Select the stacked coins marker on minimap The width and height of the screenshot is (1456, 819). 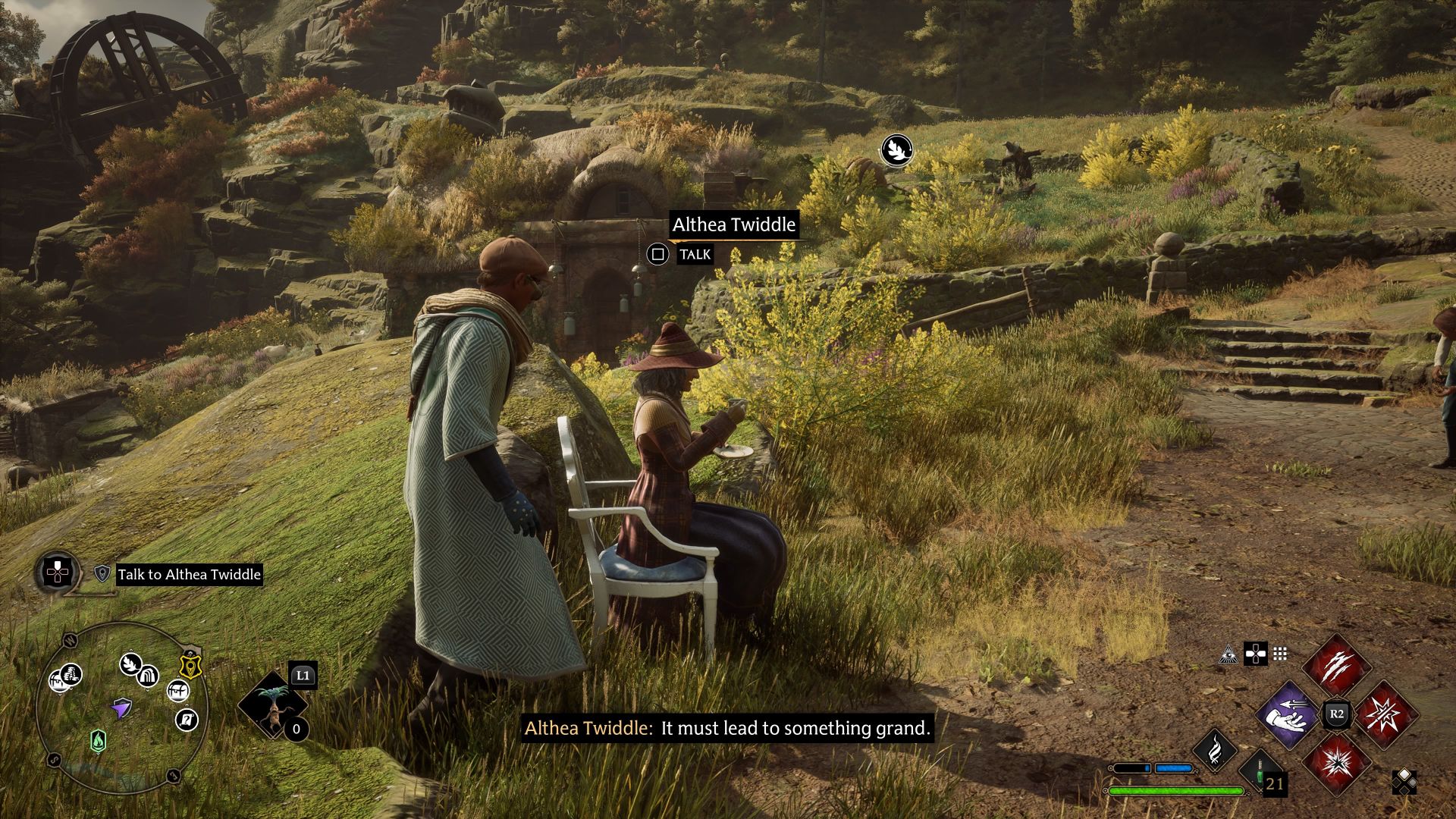click(71, 674)
